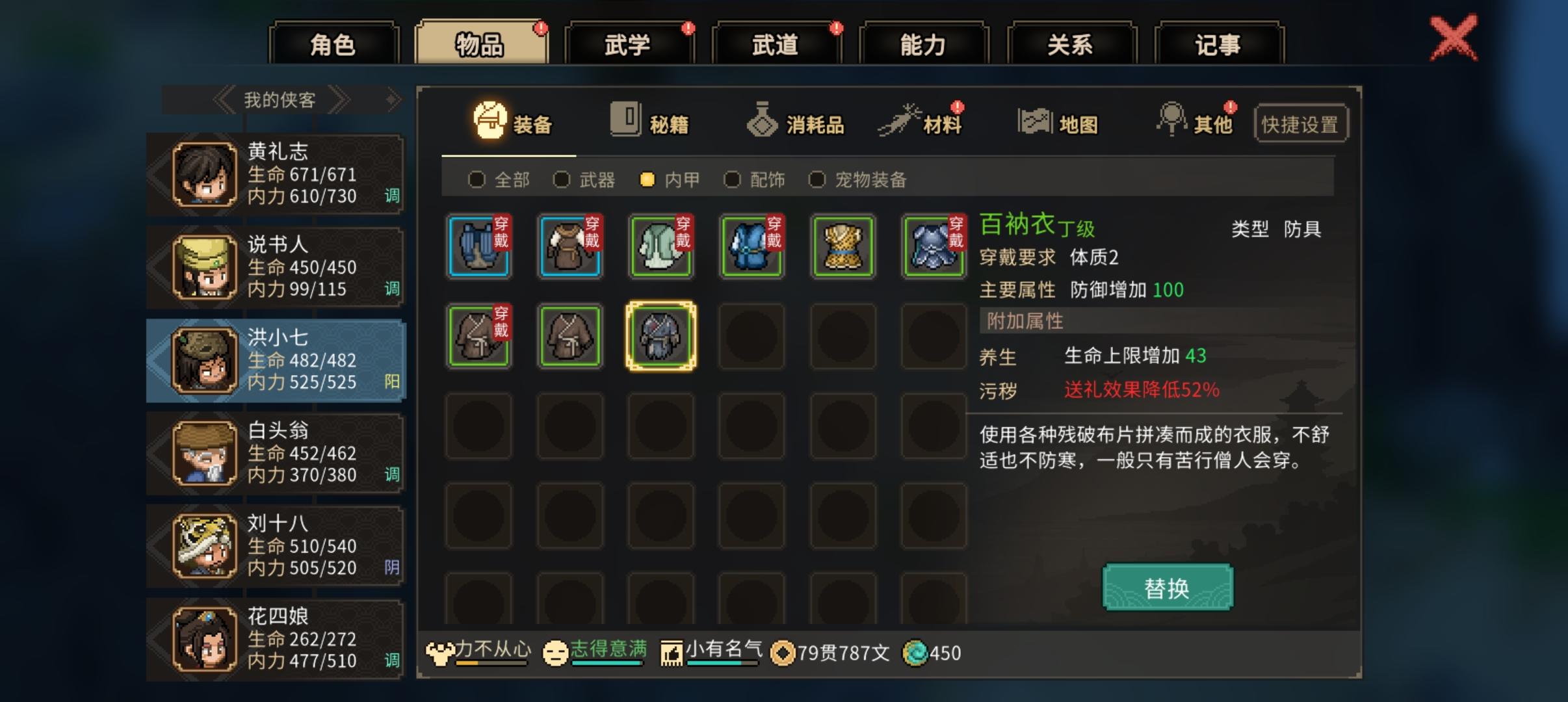Open the 关系 relationships tab
Image resolution: width=1568 pixels, height=702 pixels.
click(x=1071, y=42)
